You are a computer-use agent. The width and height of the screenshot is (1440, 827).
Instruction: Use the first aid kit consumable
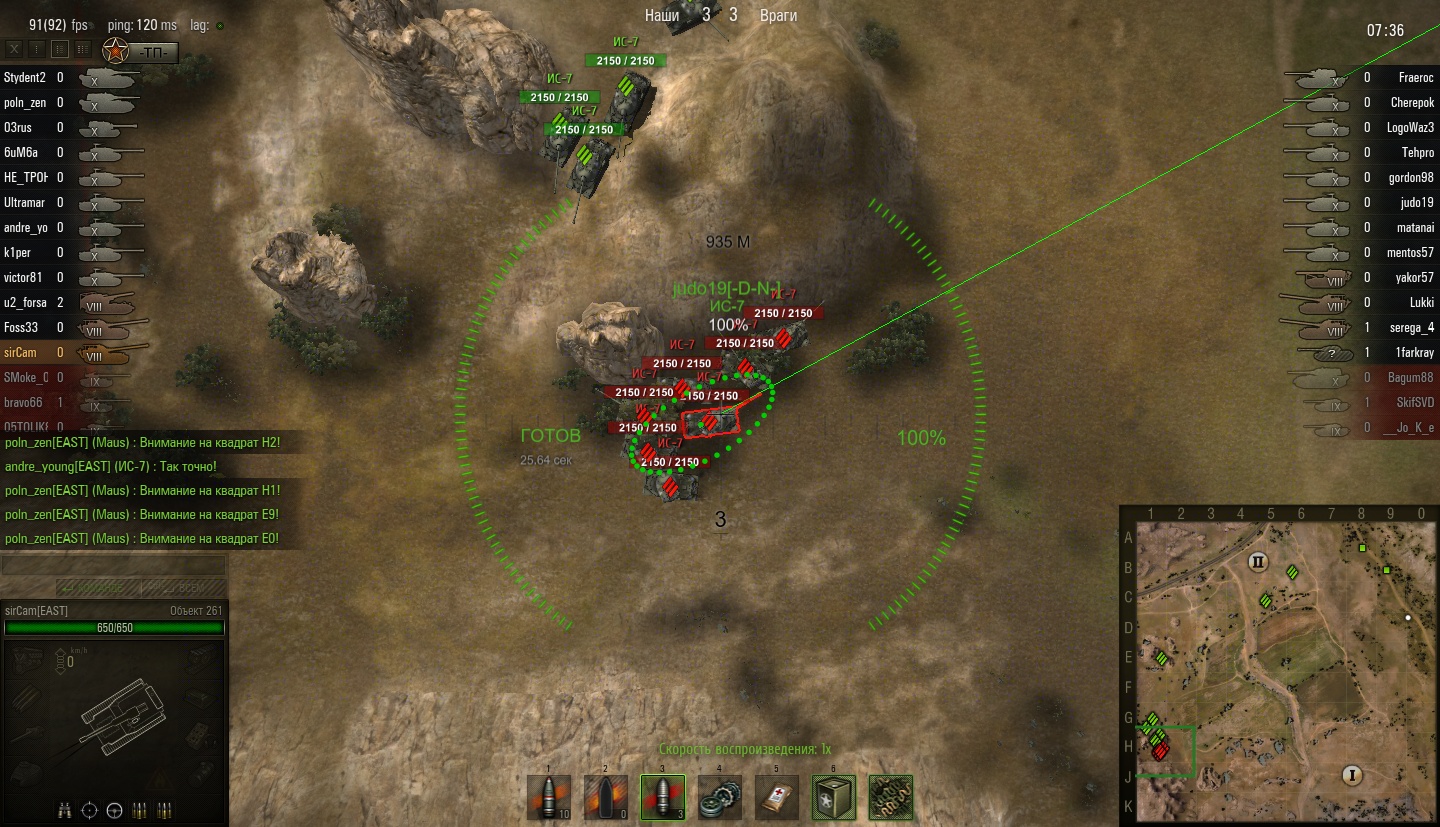(x=776, y=797)
